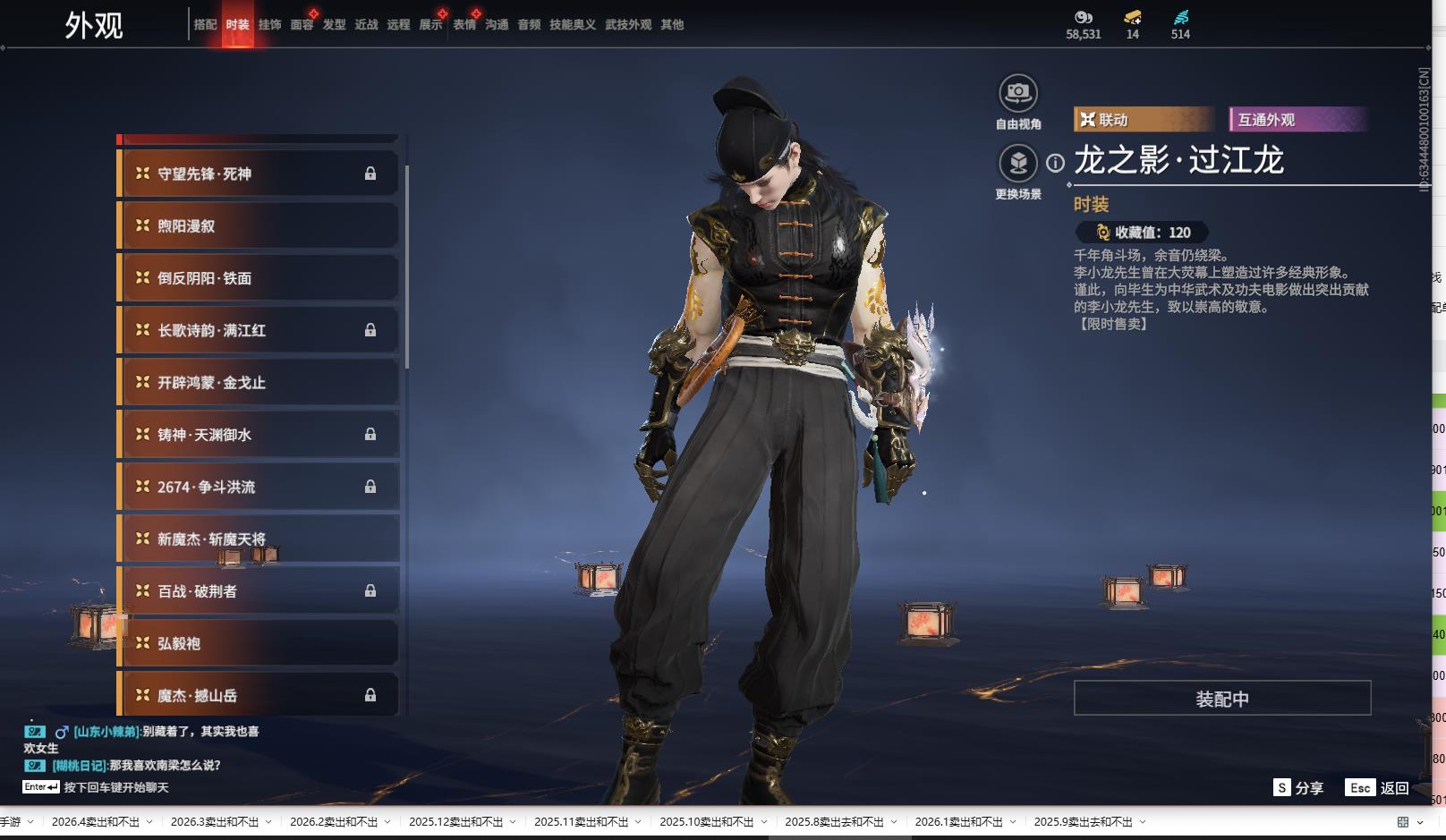Viewport: 1446px width, 840px height.
Task: Click the 装配中 button
Action: click(x=1221, y=699)
